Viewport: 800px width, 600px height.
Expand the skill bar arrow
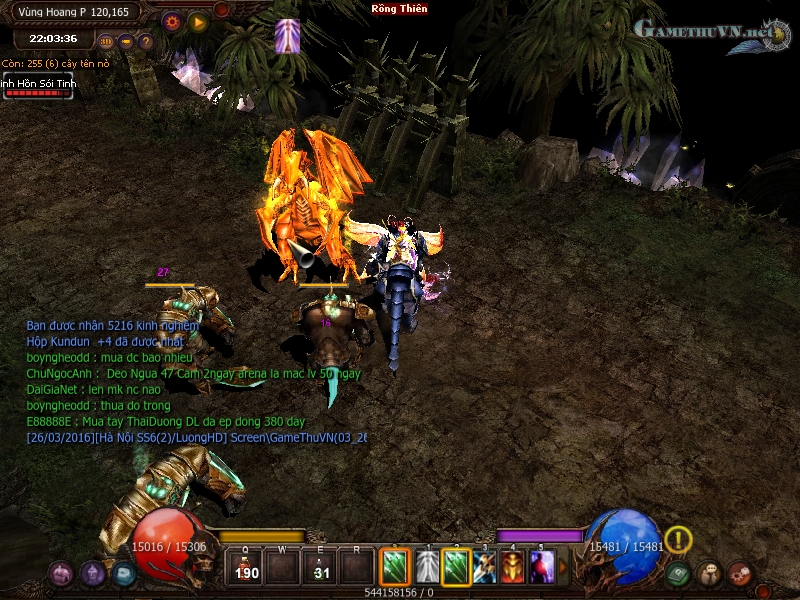tap(562, 568)
